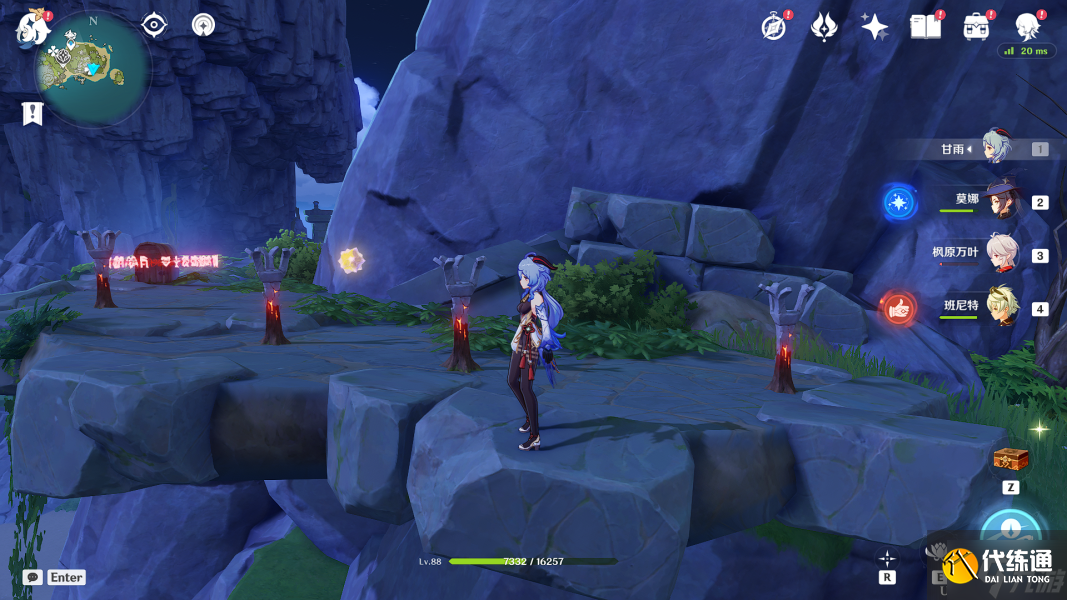The image size is (1067, 600).
Task: Select party member 甘雨
Action: click(996, 148)
